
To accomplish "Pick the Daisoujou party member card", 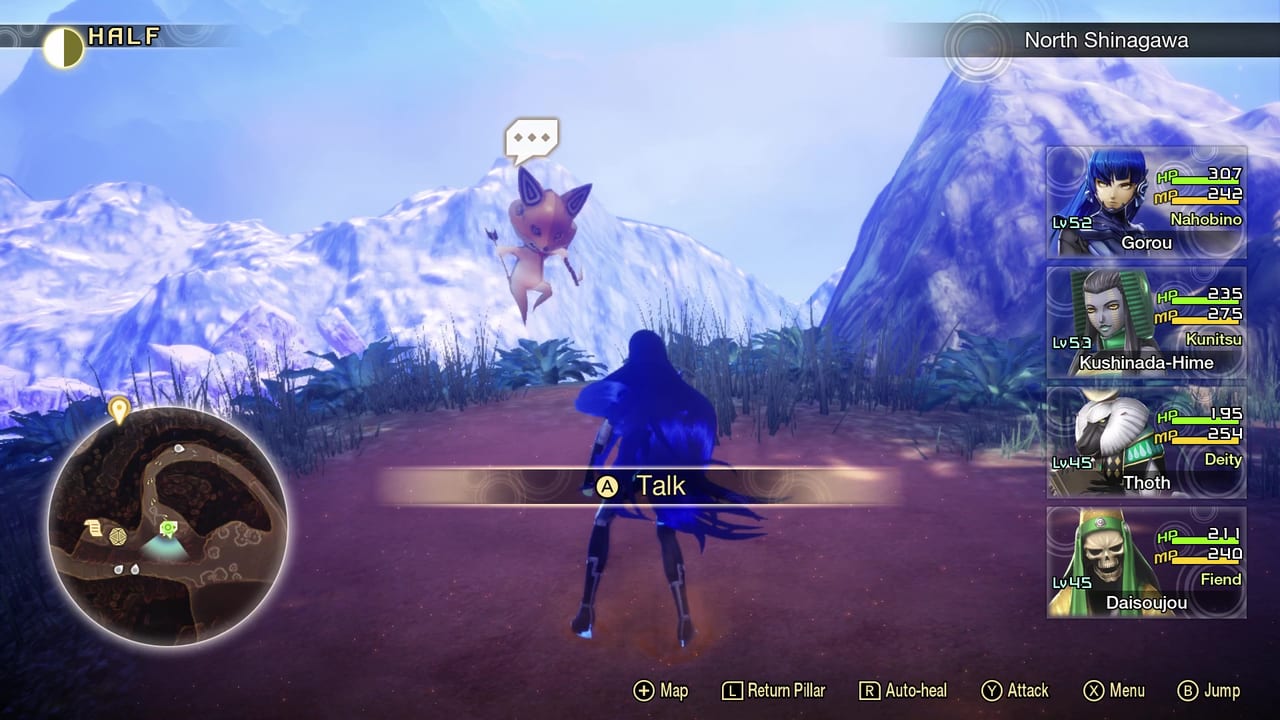I will point(1146,563).
